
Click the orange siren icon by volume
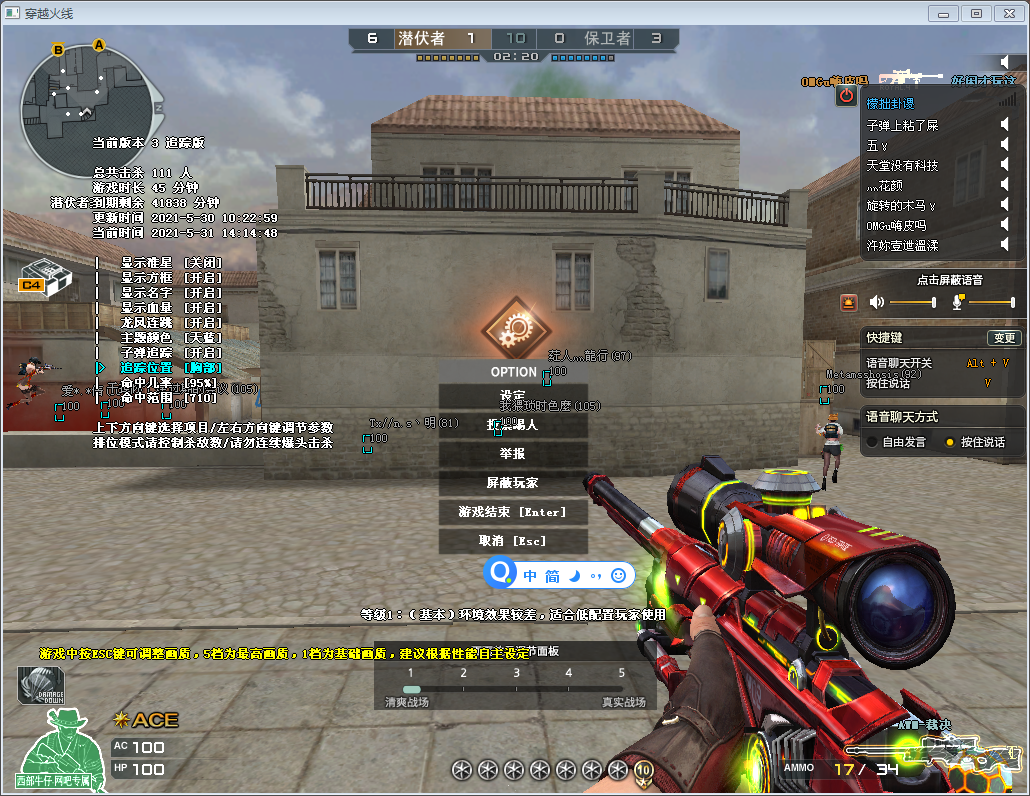point(848,302)
